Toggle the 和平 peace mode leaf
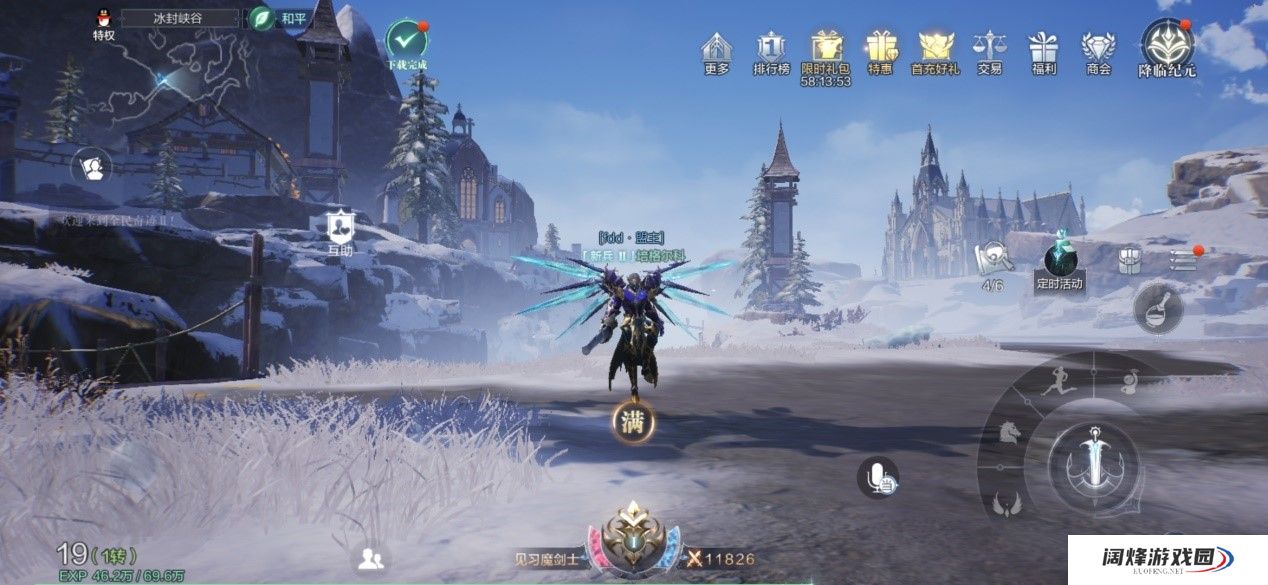The image size is (1268, 585). click(x=262, y=18)
